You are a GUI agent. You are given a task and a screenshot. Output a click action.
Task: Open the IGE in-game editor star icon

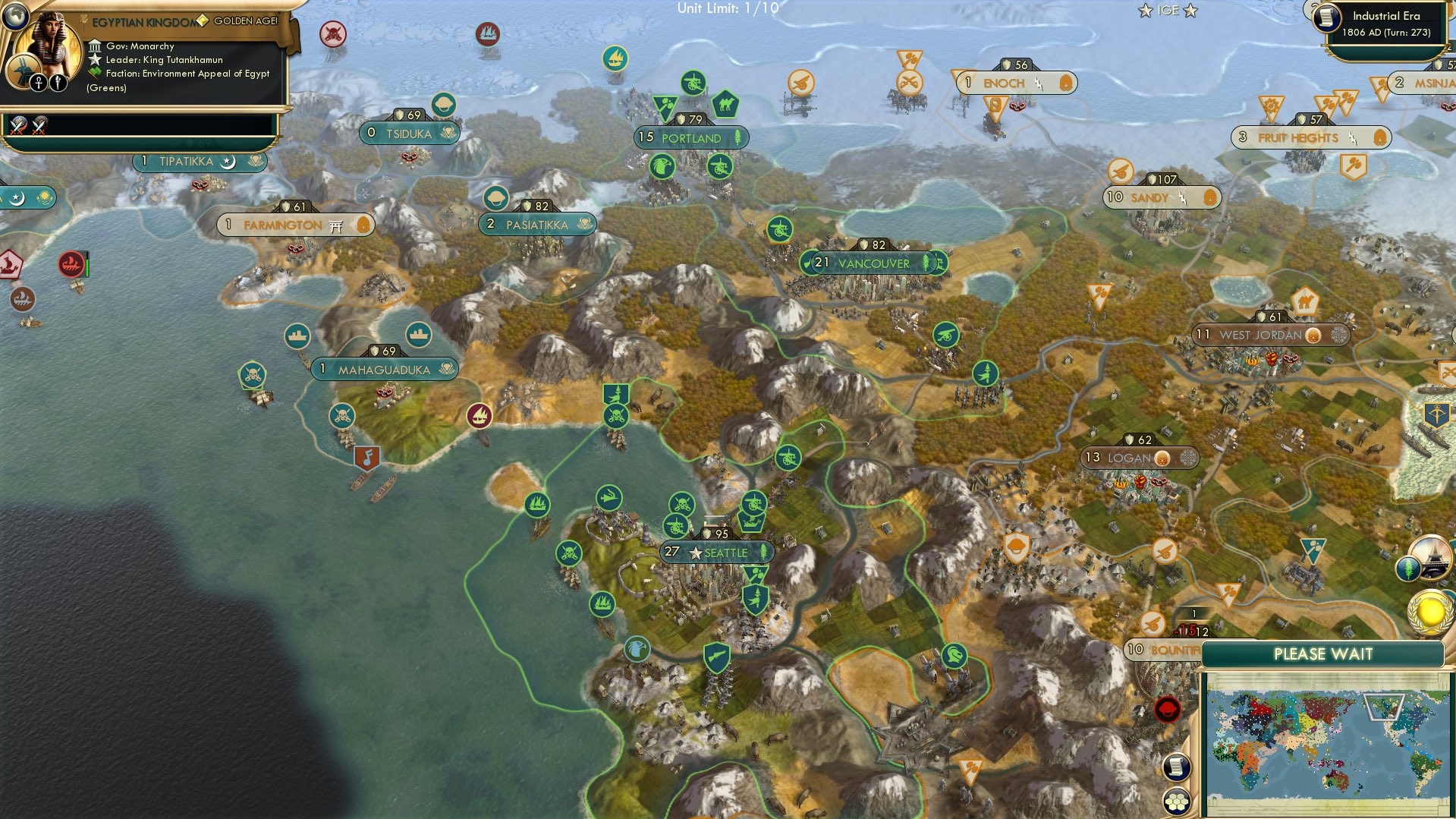pos(1168,10)
